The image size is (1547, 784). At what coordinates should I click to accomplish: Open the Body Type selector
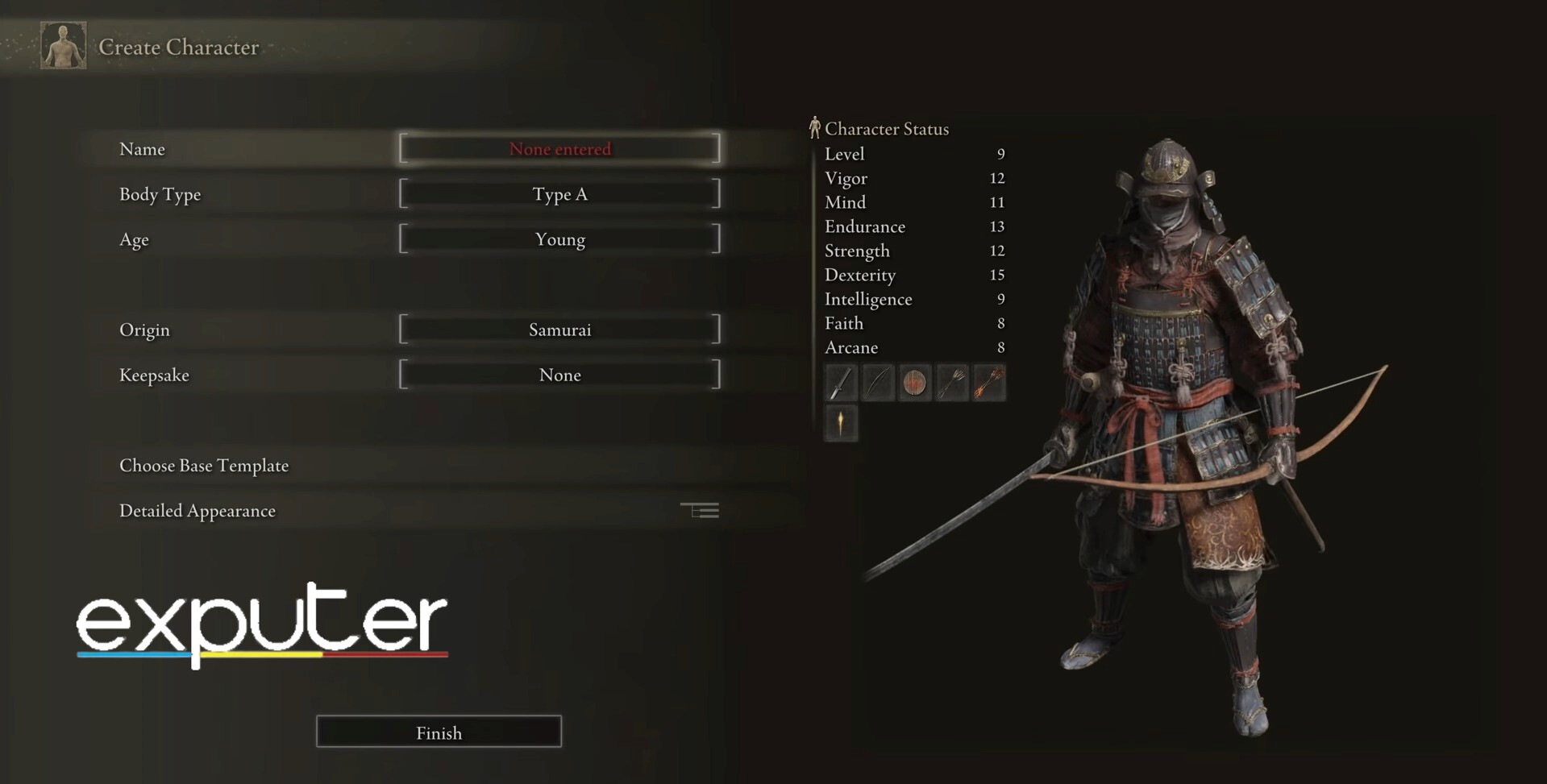coord(559,193)
